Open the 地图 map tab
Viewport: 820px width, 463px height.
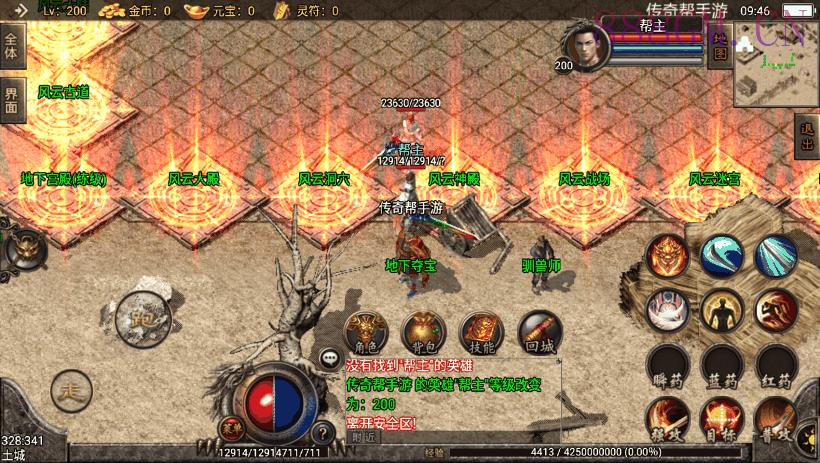point(718,47)
